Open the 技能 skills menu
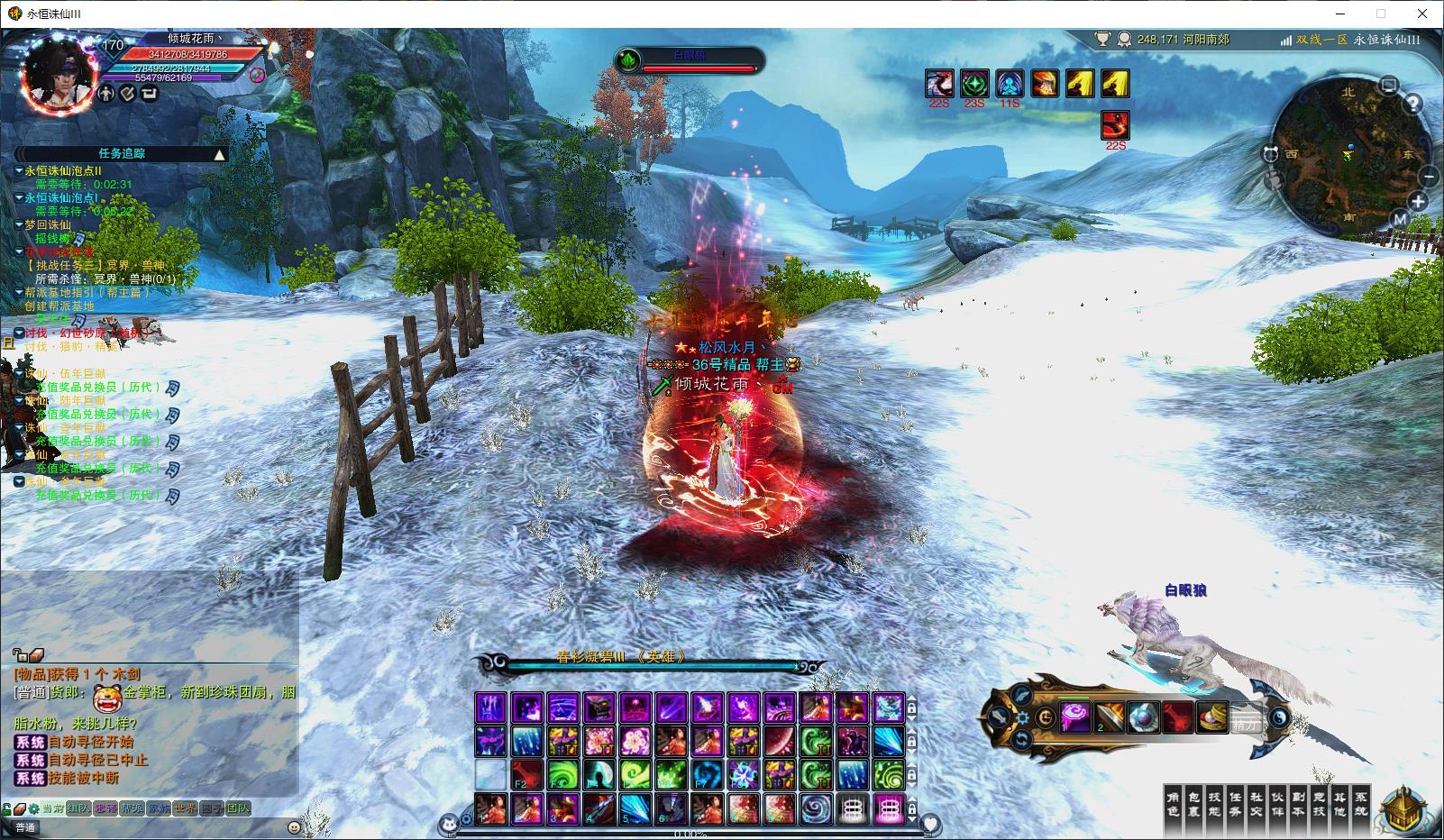This screenshot has width=1444, height=840. pos(1215,804)
